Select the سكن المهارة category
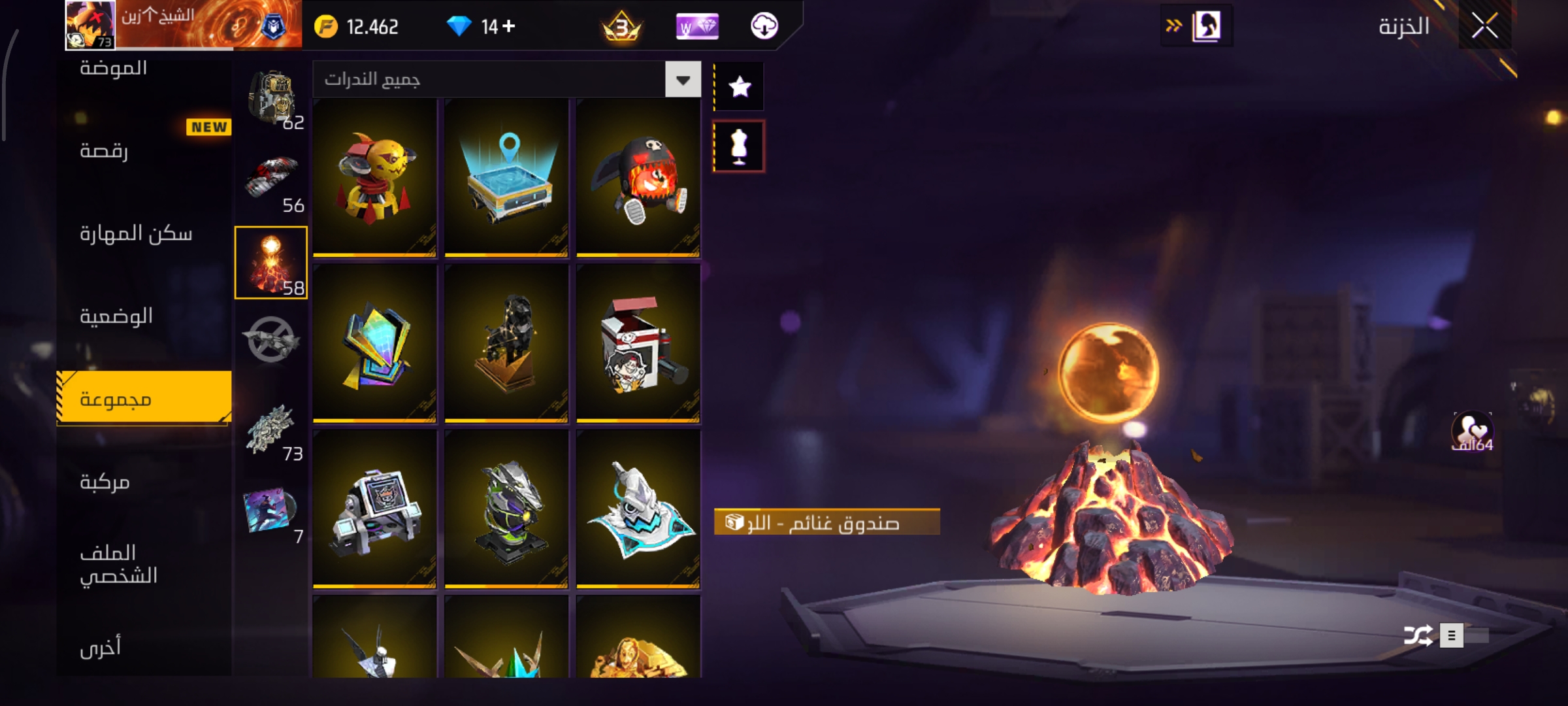The image size is (1568, 706). point(136,234)
